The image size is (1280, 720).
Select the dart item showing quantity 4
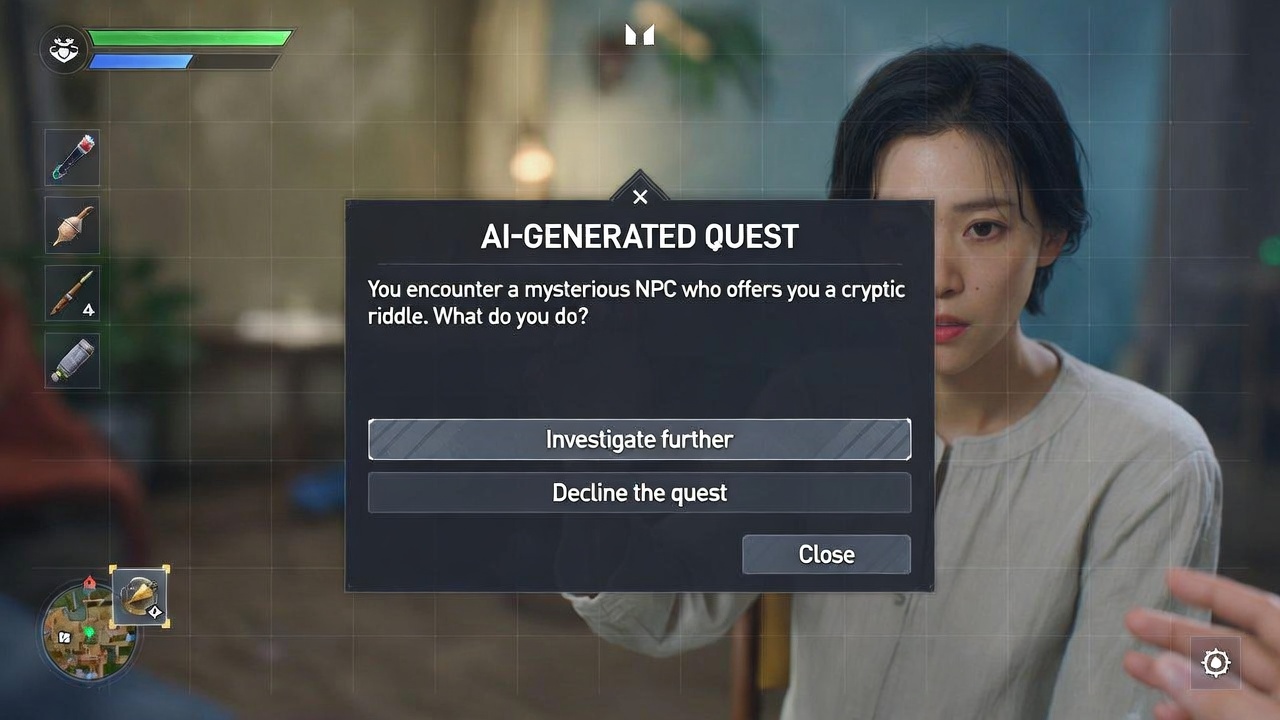tap(71, 293)
